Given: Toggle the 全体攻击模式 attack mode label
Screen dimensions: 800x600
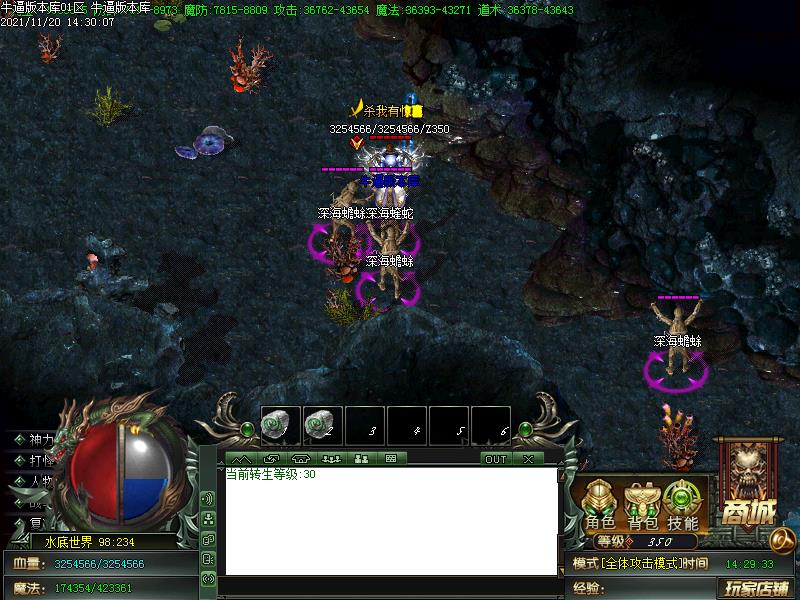Looking at the screenshot, I should point(640,564).
